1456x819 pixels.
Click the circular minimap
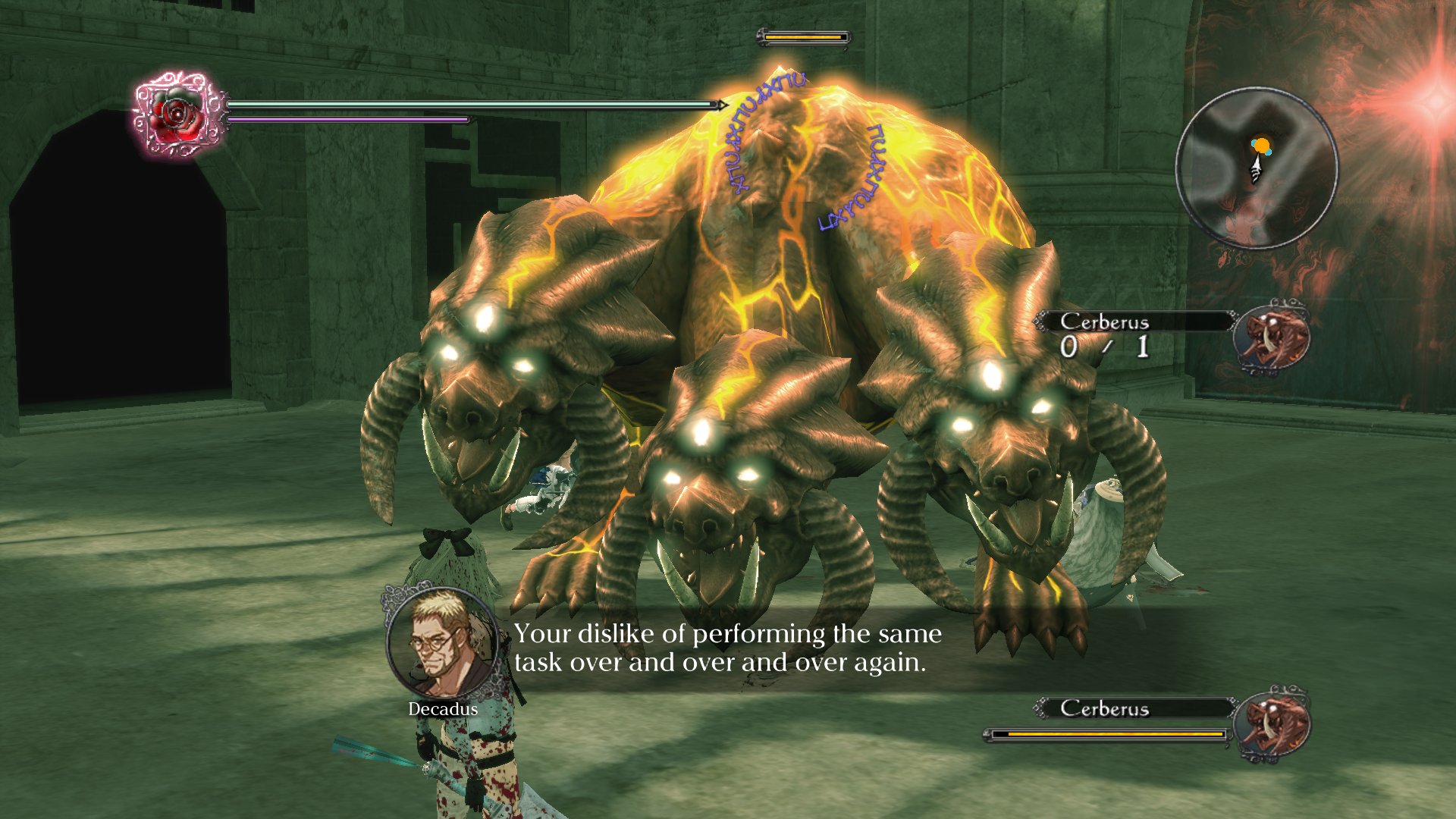coord(1257,168)
